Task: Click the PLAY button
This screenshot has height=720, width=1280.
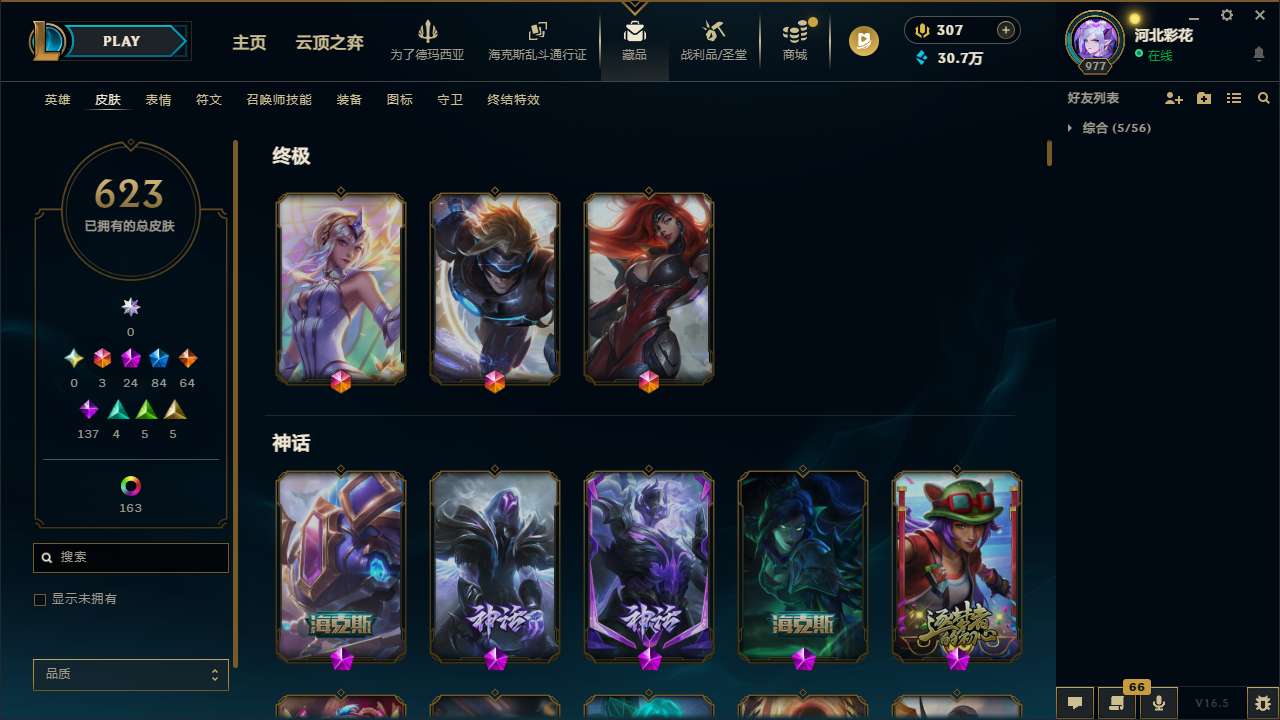Action: point(121,41)
